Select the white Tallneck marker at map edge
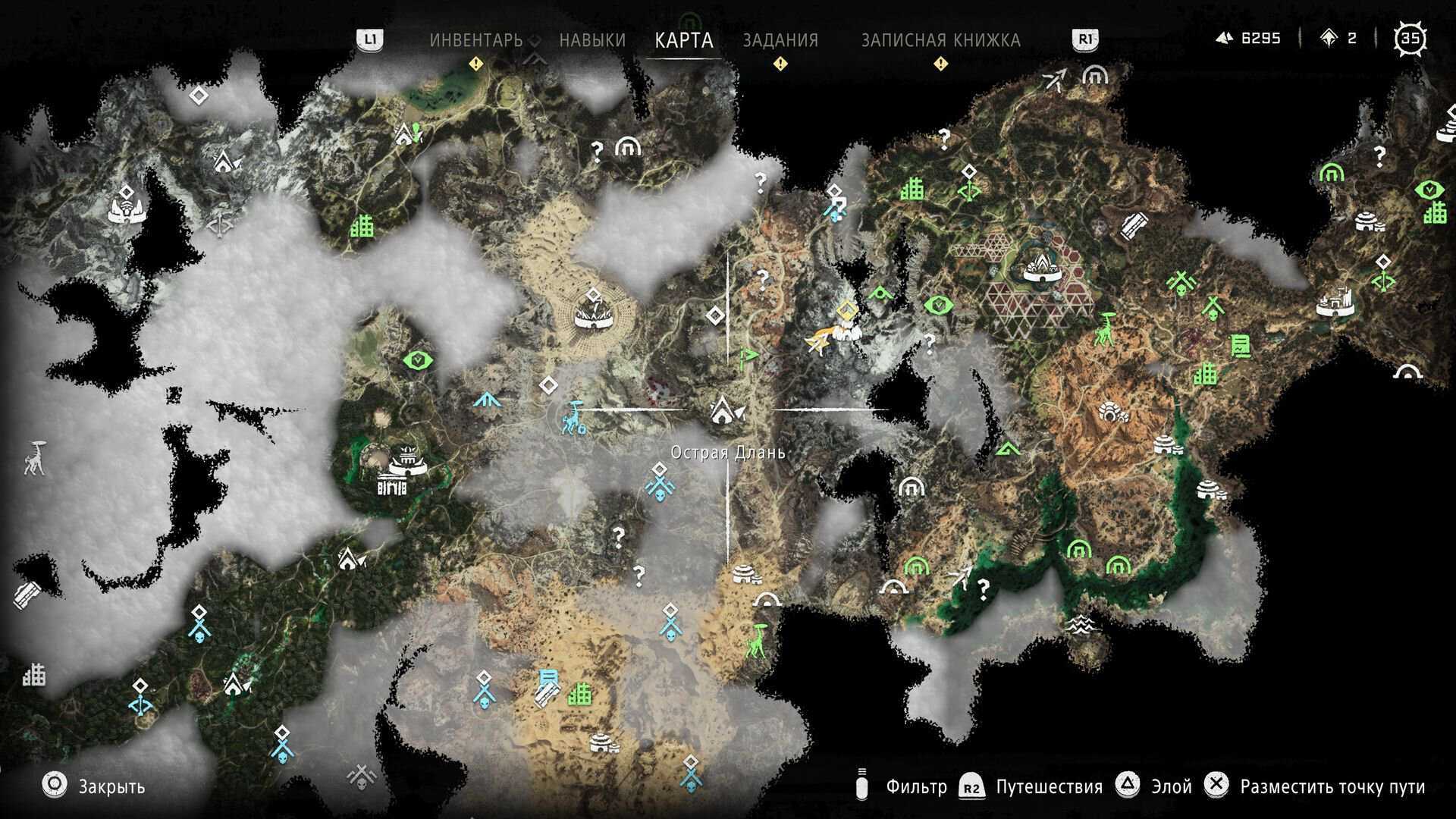 (x=34, y=457)
